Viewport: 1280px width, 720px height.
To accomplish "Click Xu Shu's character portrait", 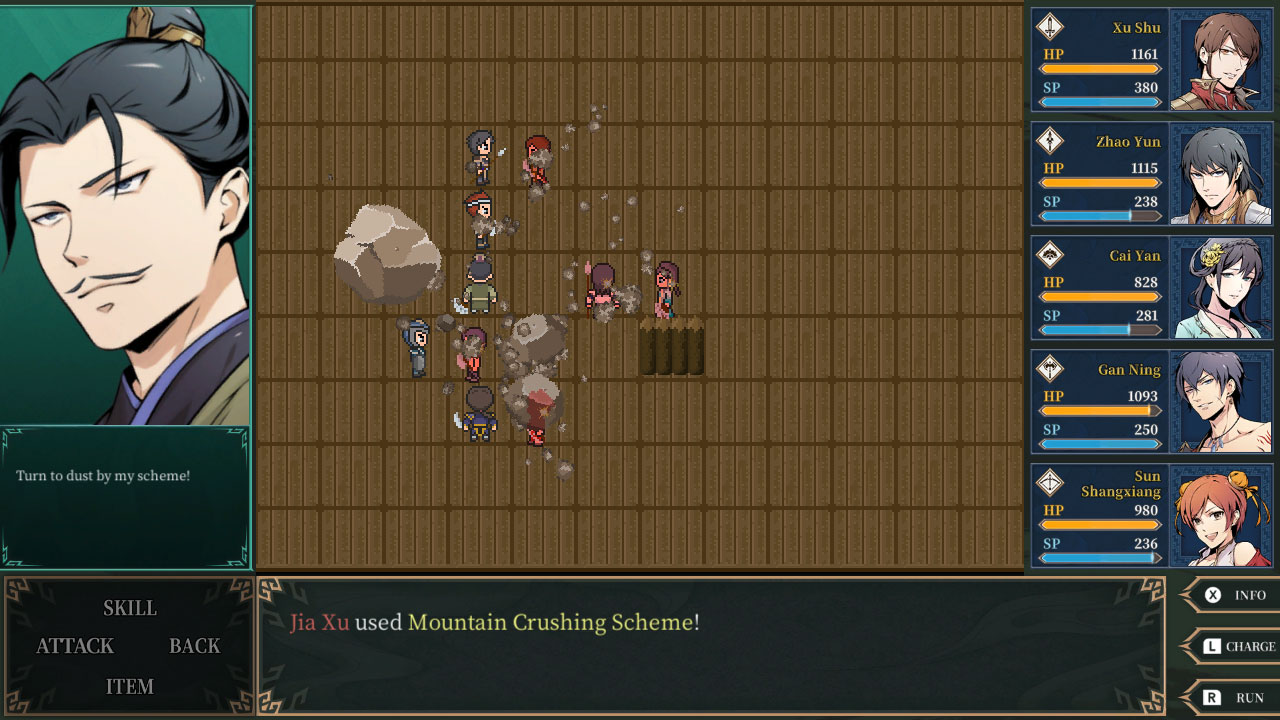I will click(1223, 58).
